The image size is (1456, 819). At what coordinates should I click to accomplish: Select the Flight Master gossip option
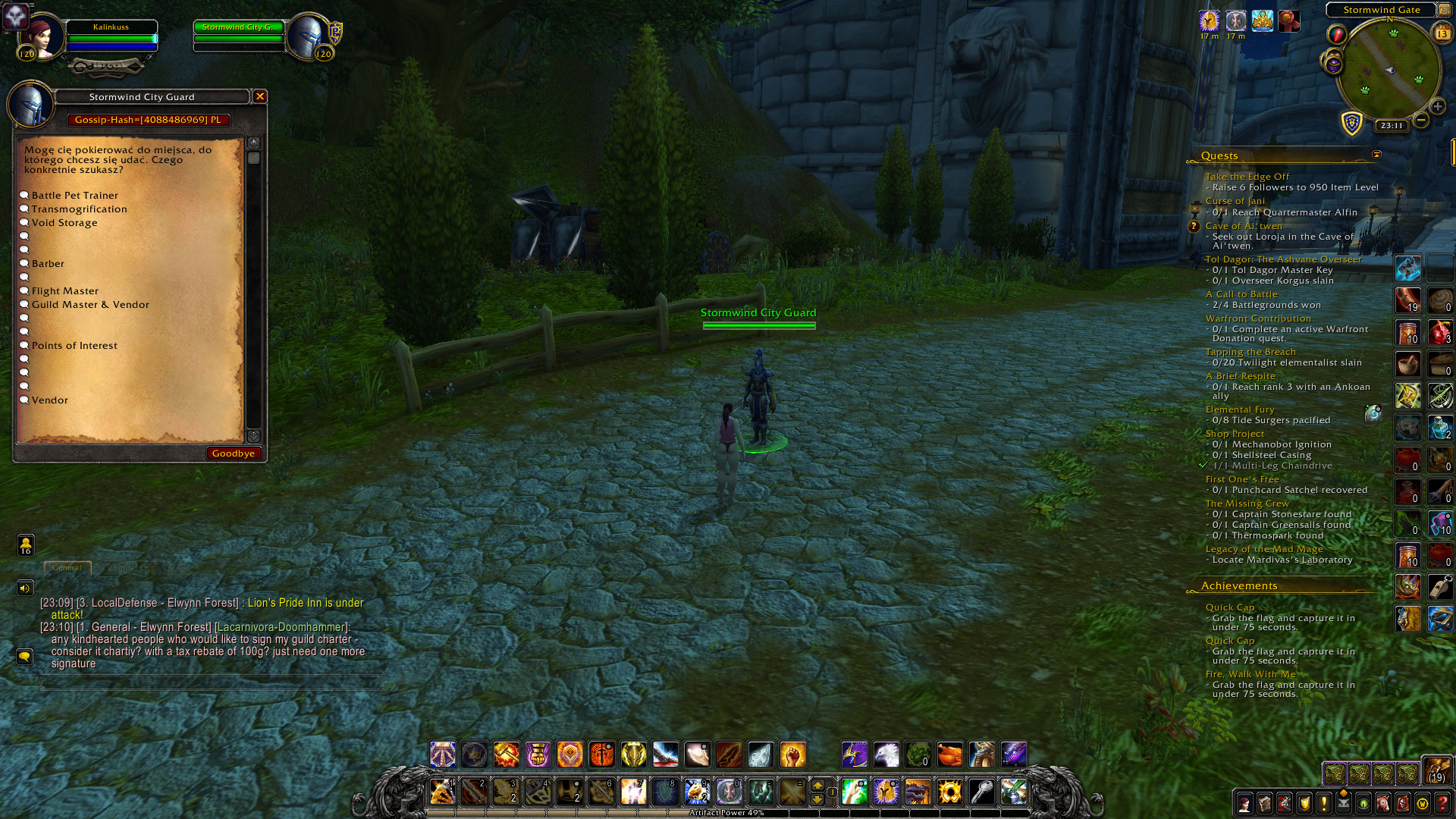[x=65, y=290]
